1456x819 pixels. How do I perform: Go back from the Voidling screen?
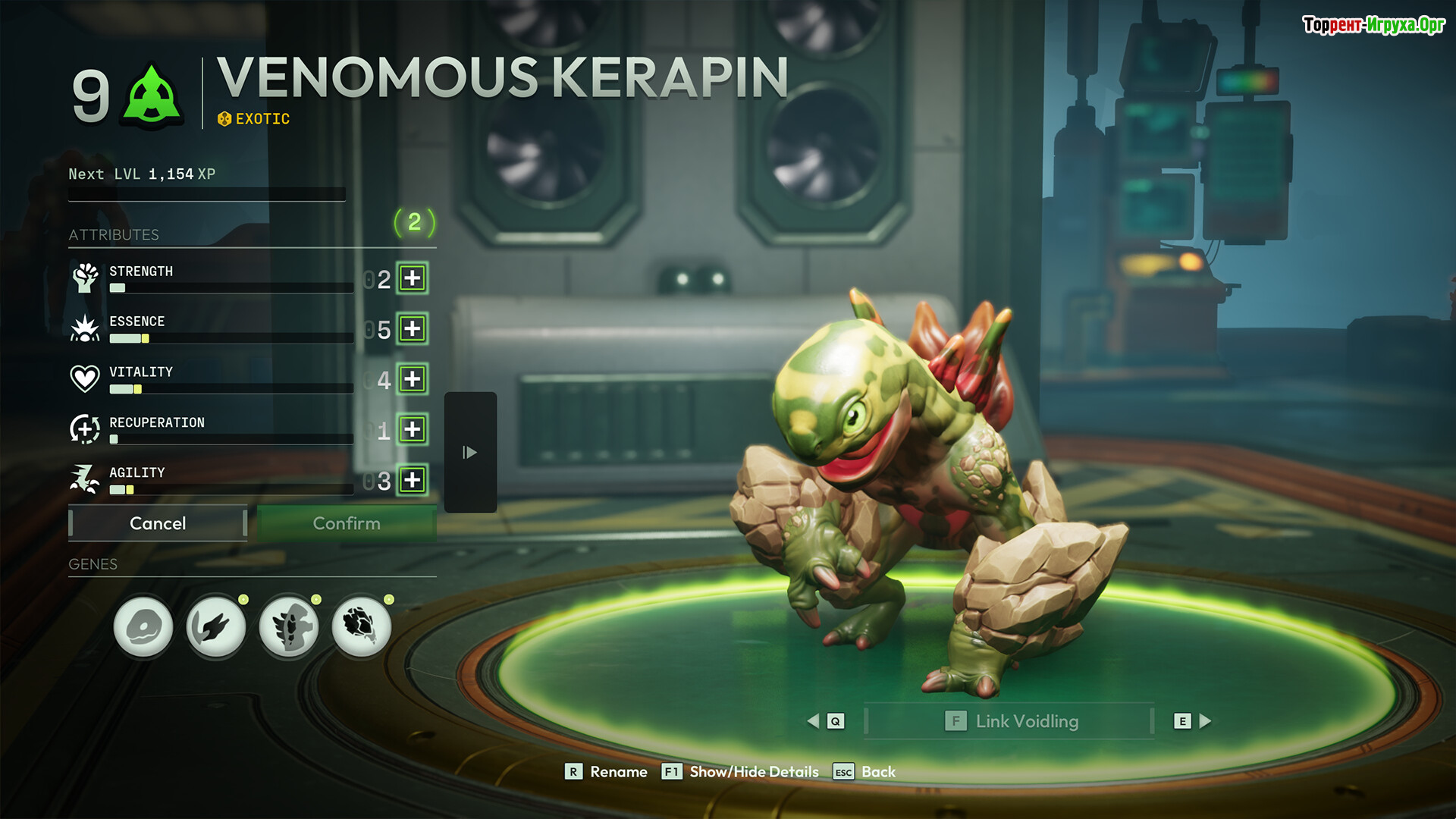865,772
